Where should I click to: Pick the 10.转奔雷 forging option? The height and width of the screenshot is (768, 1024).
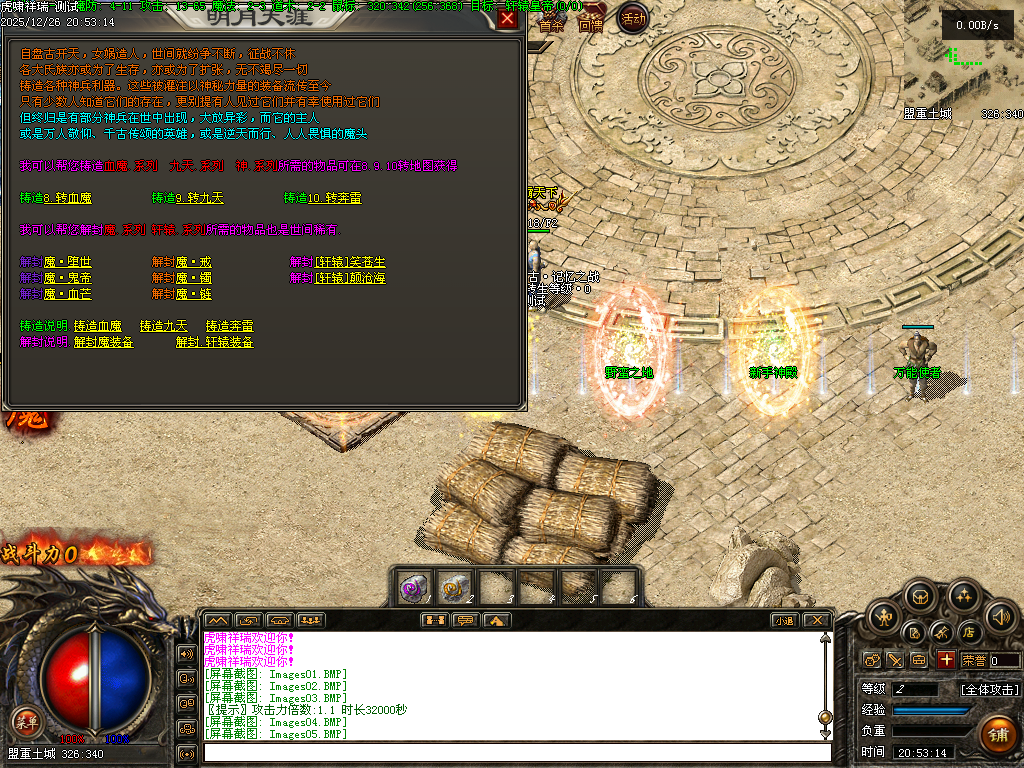pos(335,198)
